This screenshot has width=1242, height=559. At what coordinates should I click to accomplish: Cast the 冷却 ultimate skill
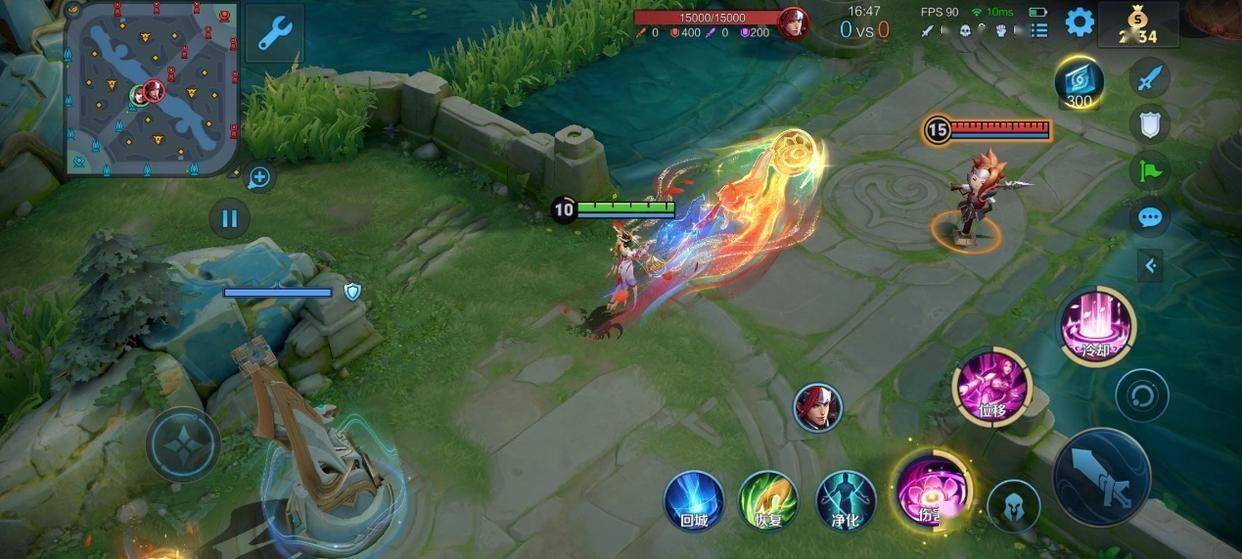click(1097, 326)
